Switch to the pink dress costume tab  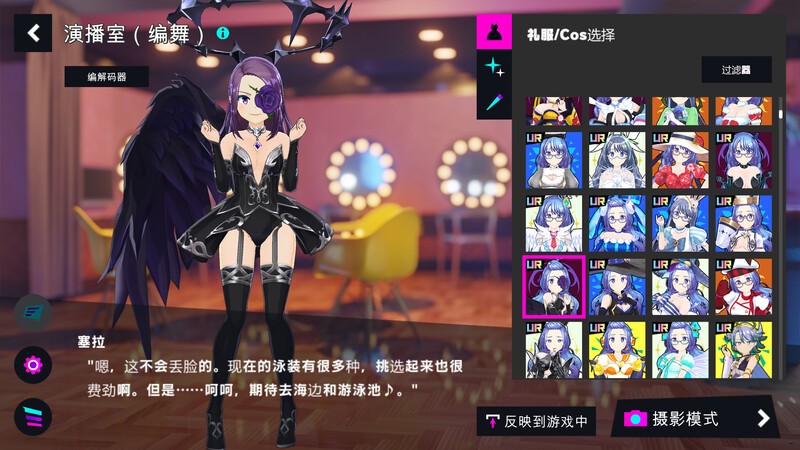click(x=493, y=33)
